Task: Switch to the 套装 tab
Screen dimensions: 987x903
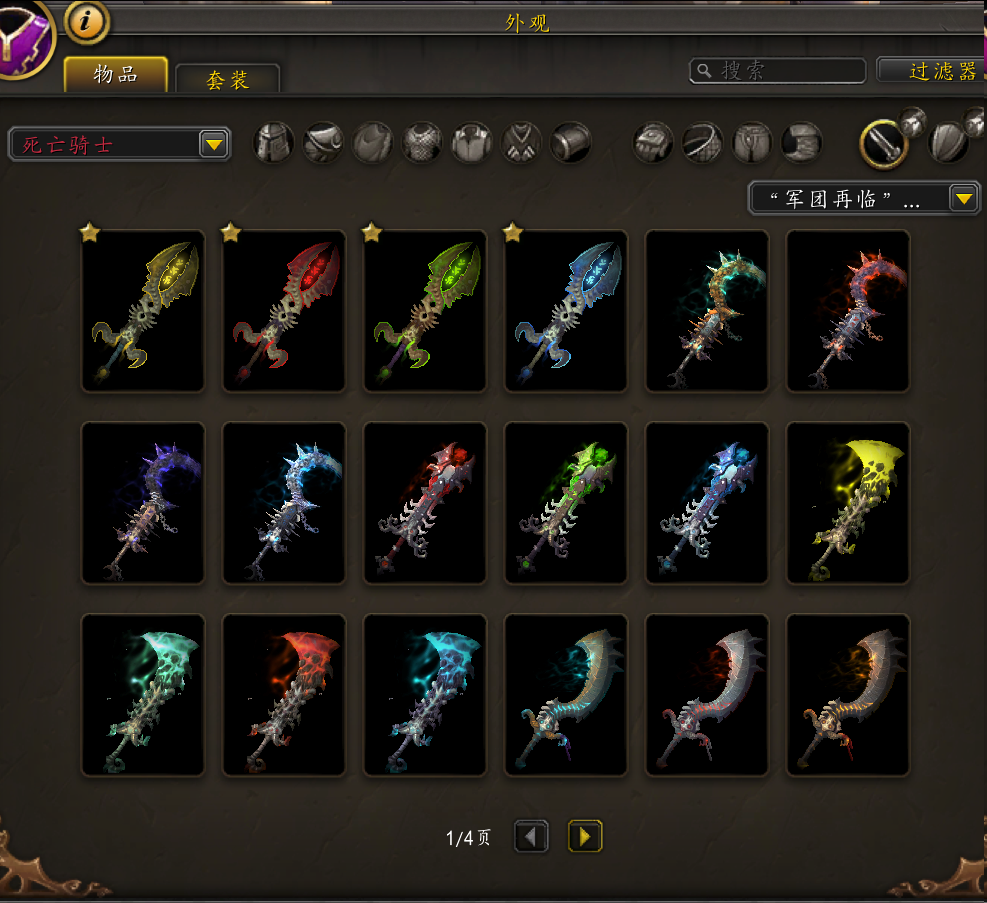Action: pyautogui.click(x=227, y=79)
